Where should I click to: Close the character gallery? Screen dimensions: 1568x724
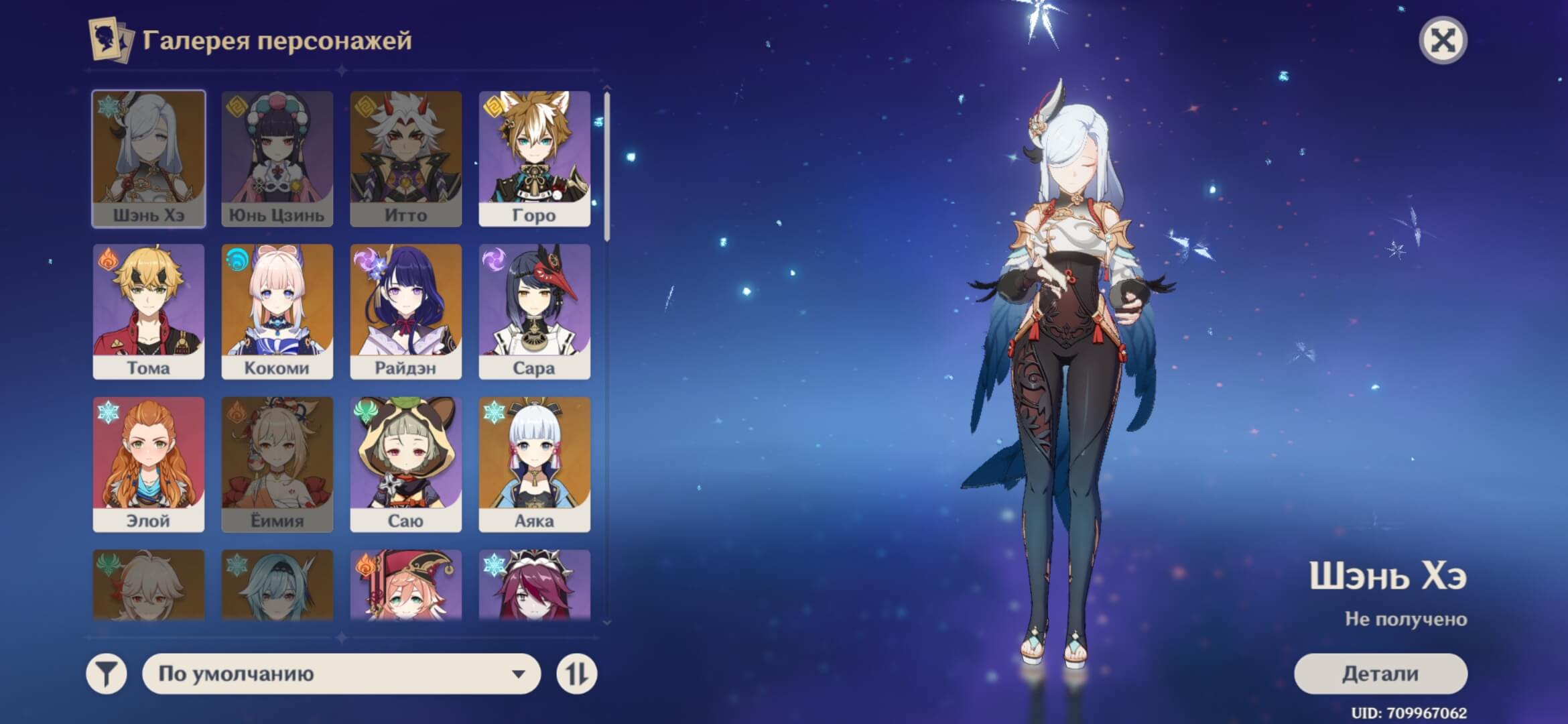point(1443,41)
